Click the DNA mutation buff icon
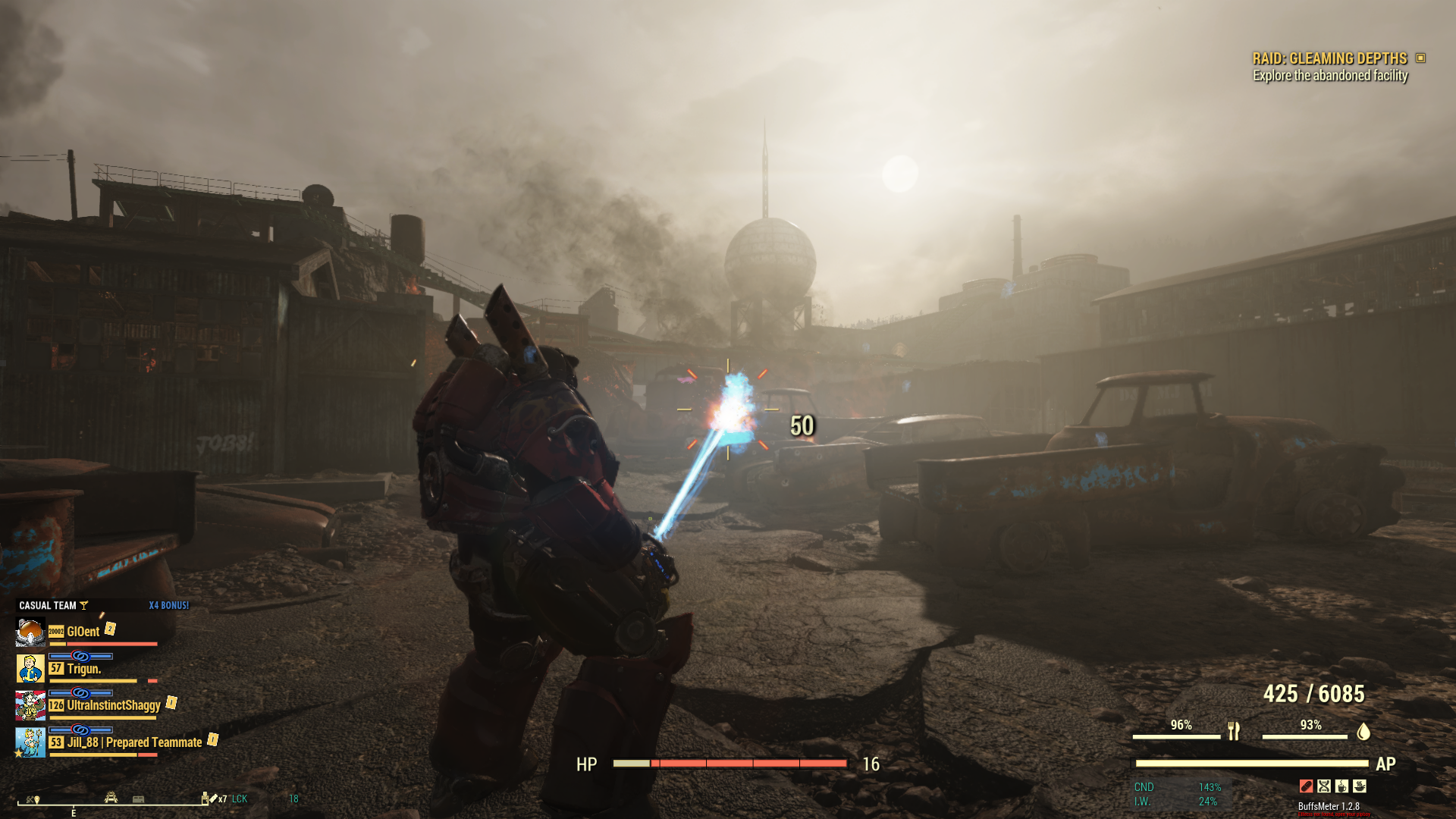Viewport: 1456px width, 819px height. pos(1324,786)
